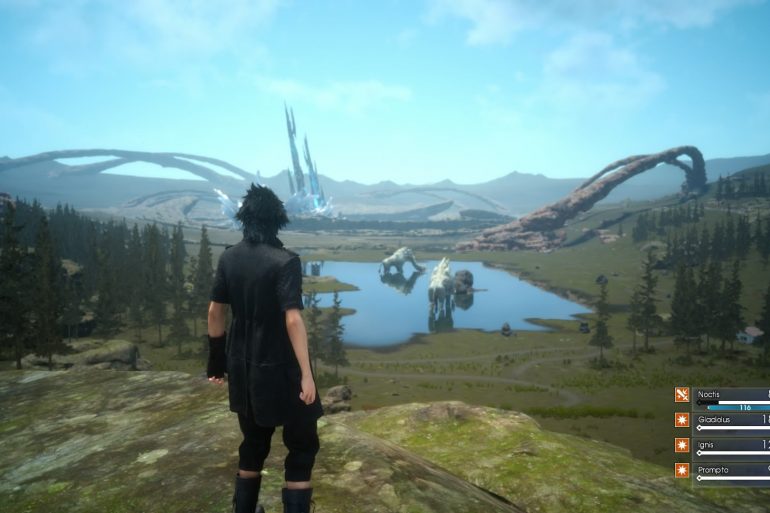Image resolution: width=770 pixels, height=513 pixels.
Task: Click the burst icon beside Gladiolus
Action: point(682,420)
